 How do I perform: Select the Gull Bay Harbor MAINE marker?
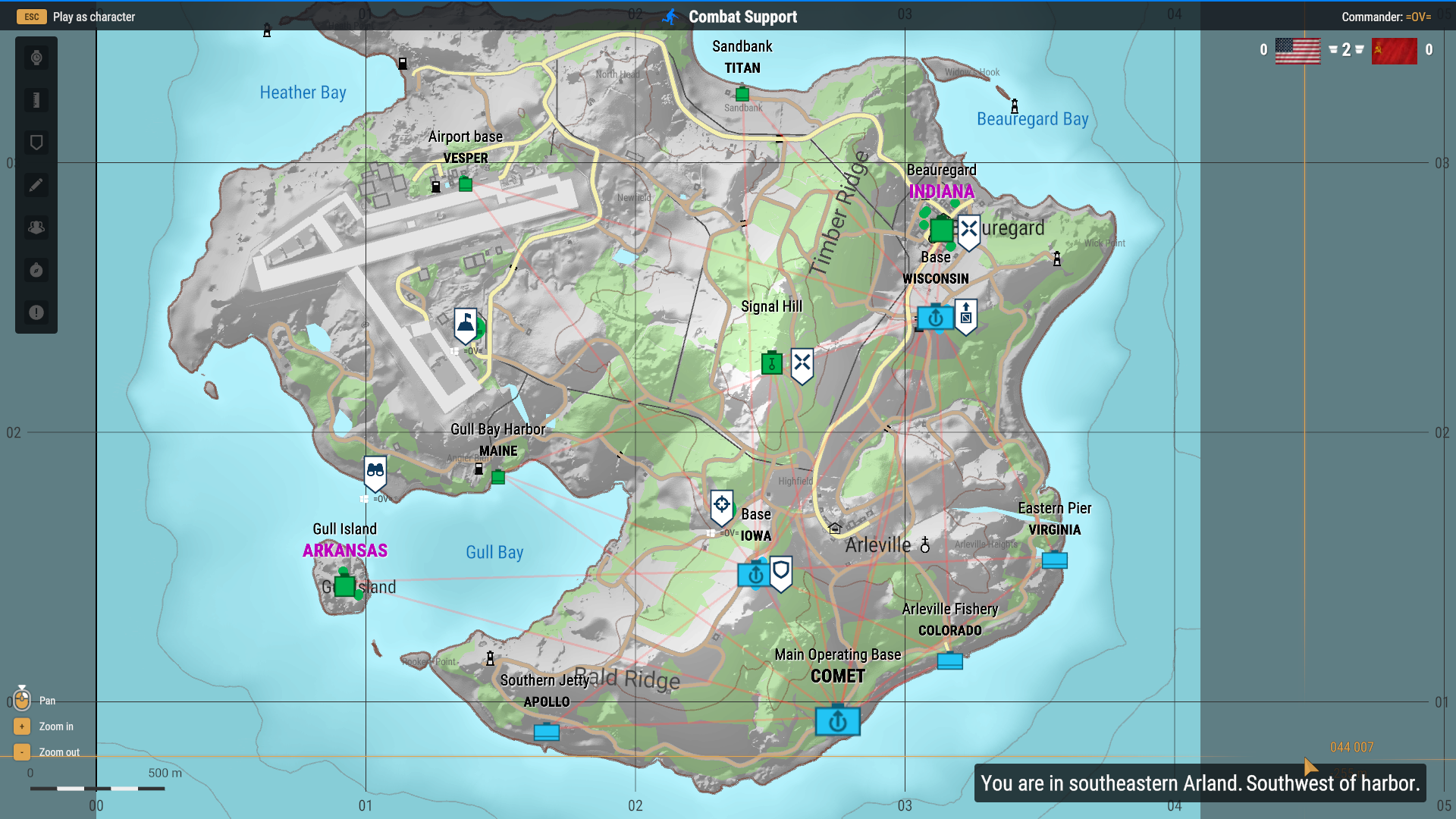pos(498,477)
